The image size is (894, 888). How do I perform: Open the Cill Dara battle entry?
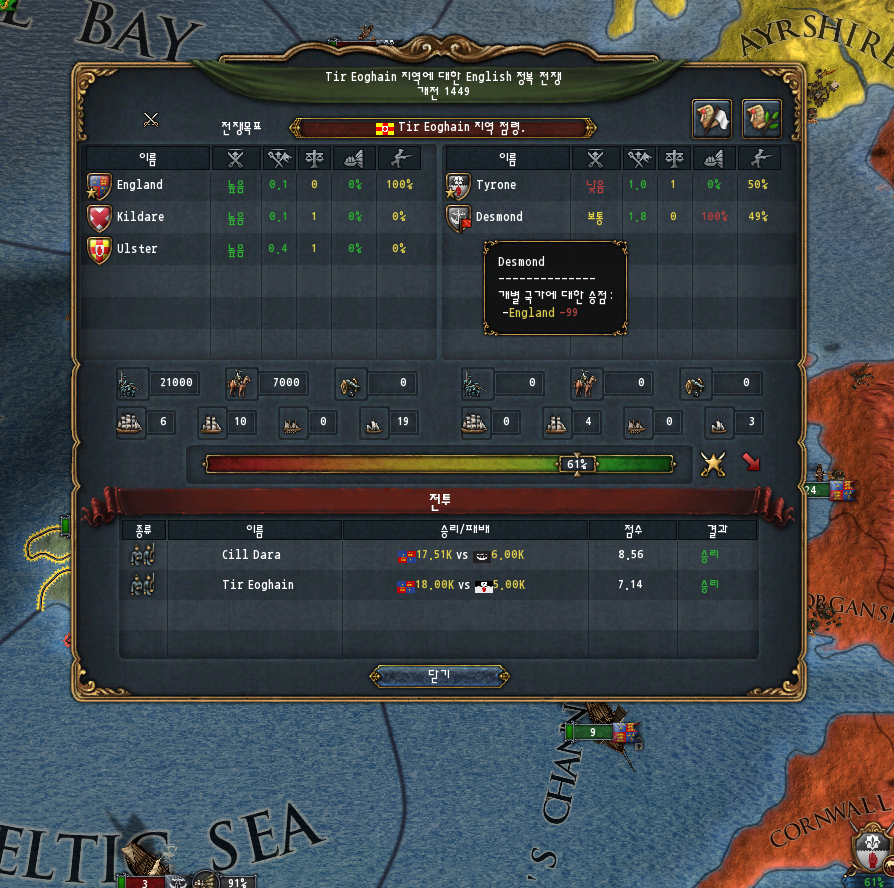click(251, 555)
